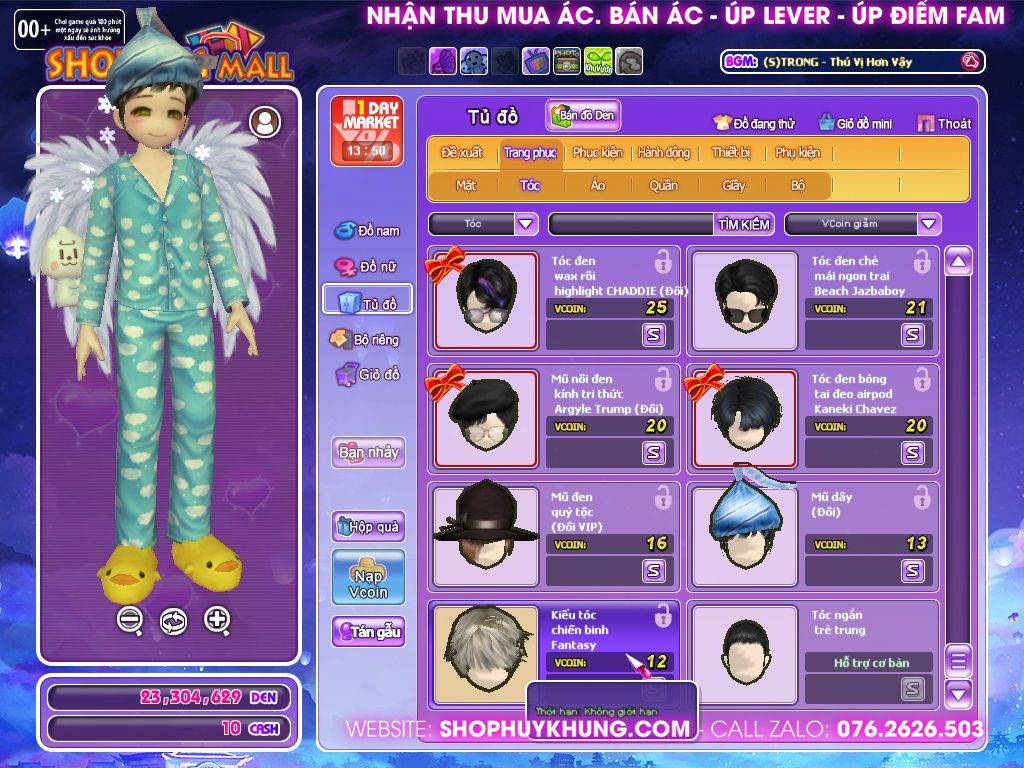The height and width of the screenshot is (768, 1024).
Task: Click the Nạp Vcoin button
Action: point(368,577)
